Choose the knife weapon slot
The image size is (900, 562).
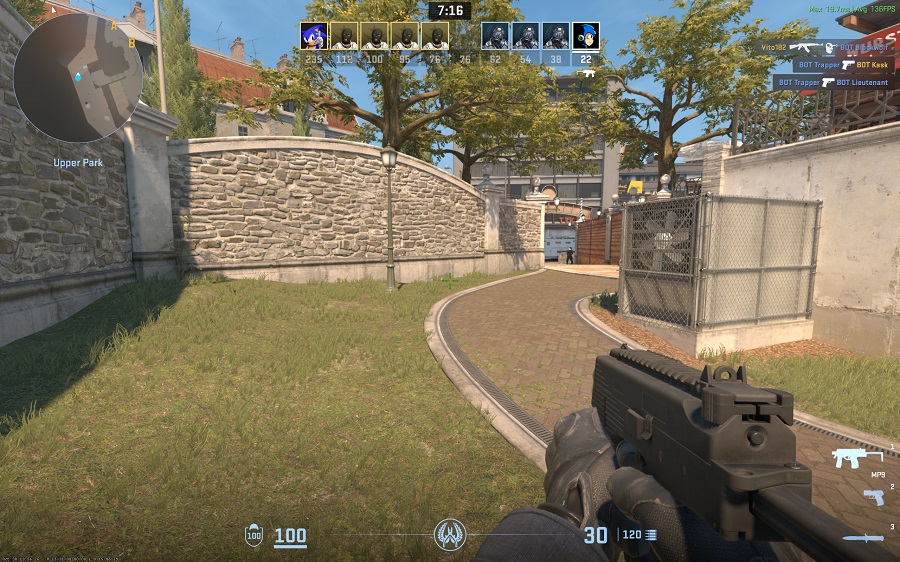point(862,538)
